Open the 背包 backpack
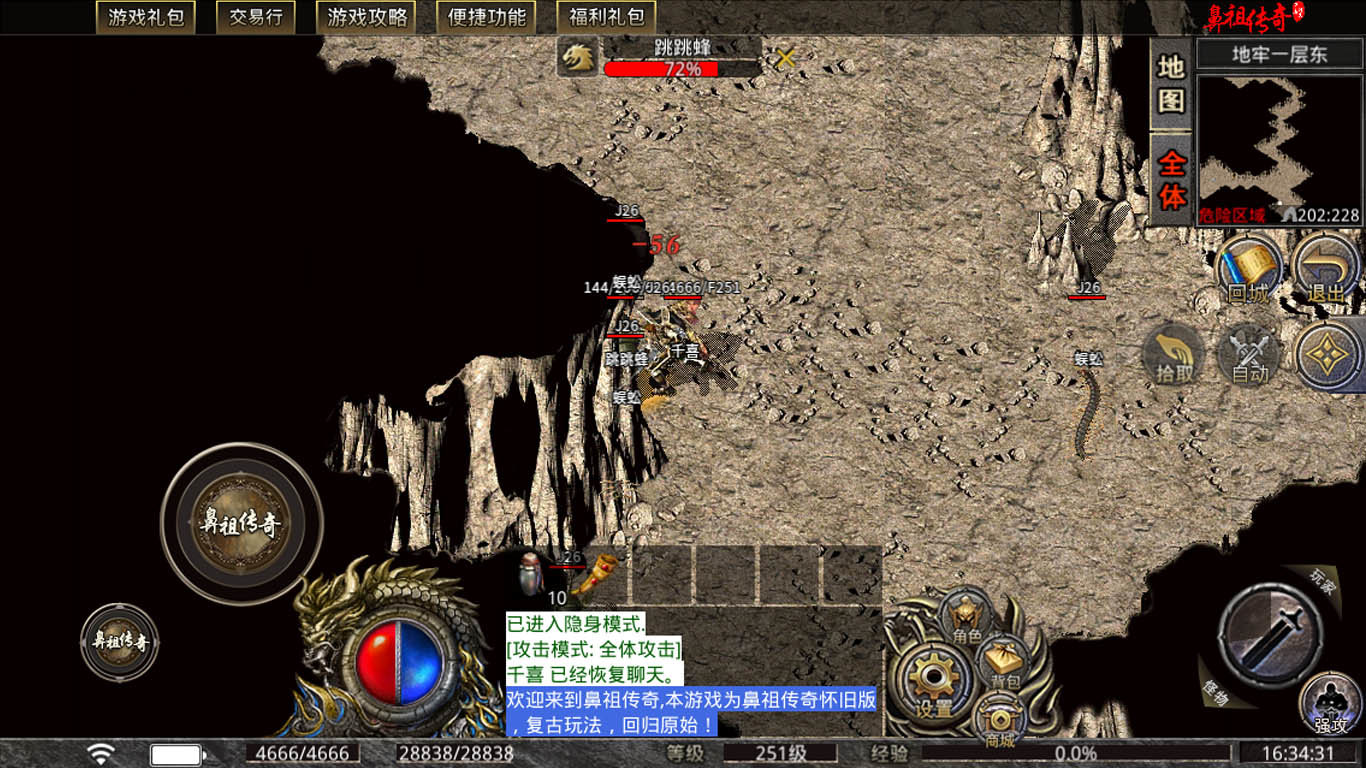 point(1005,661)
